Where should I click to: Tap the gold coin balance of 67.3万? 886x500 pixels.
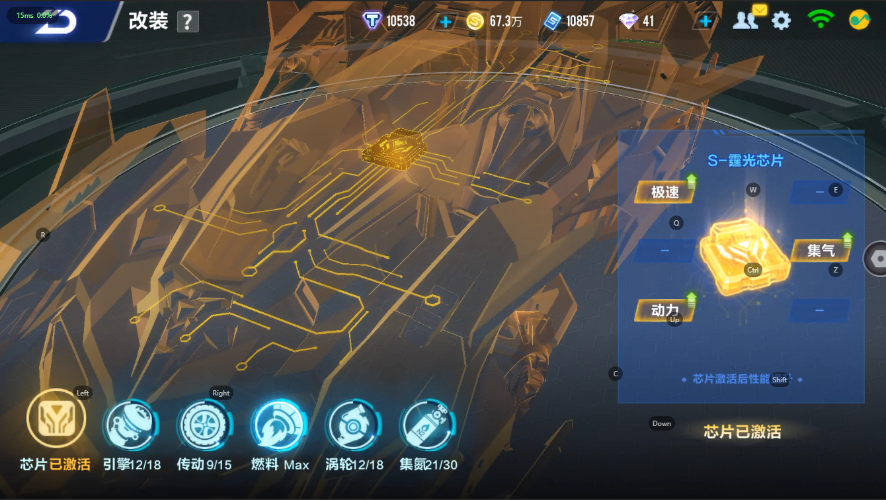tap(495, 21)
